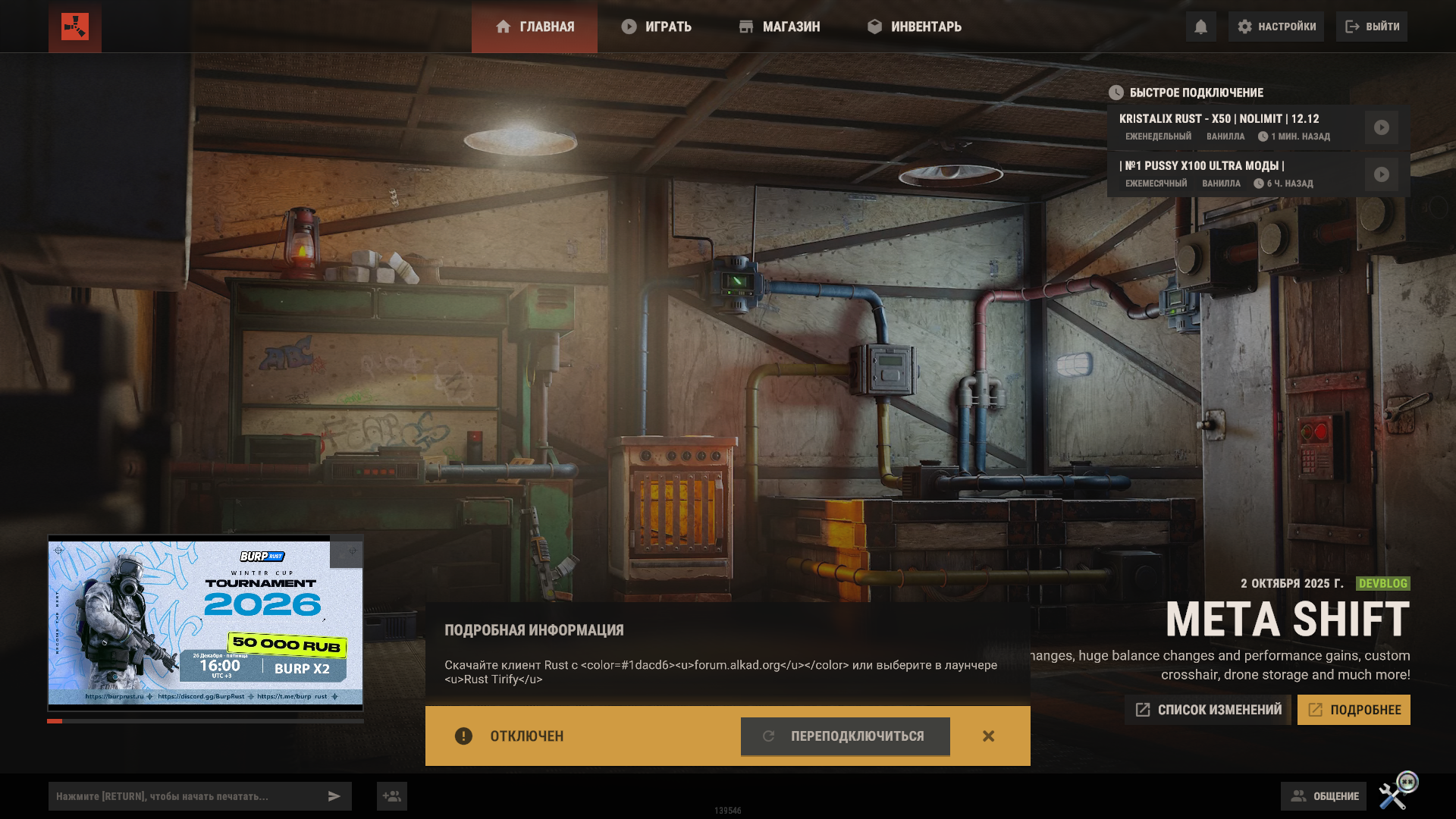This screenshot has height=819, width=1456.
Task: Click the wrench tools icon
Action: pyautogui.click(x=1394, y=795)
